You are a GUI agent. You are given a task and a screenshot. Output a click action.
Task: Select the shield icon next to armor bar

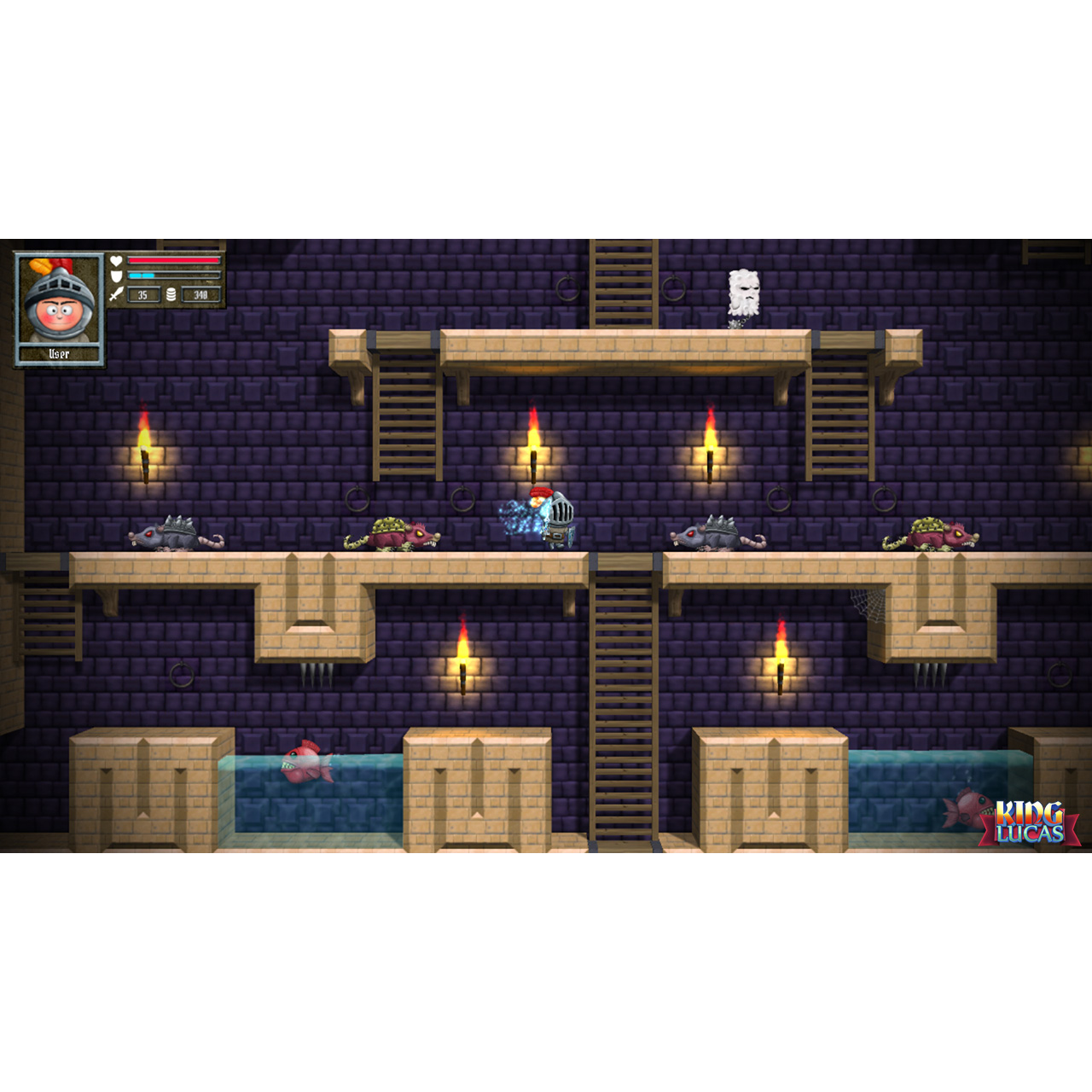pos(116,275)
